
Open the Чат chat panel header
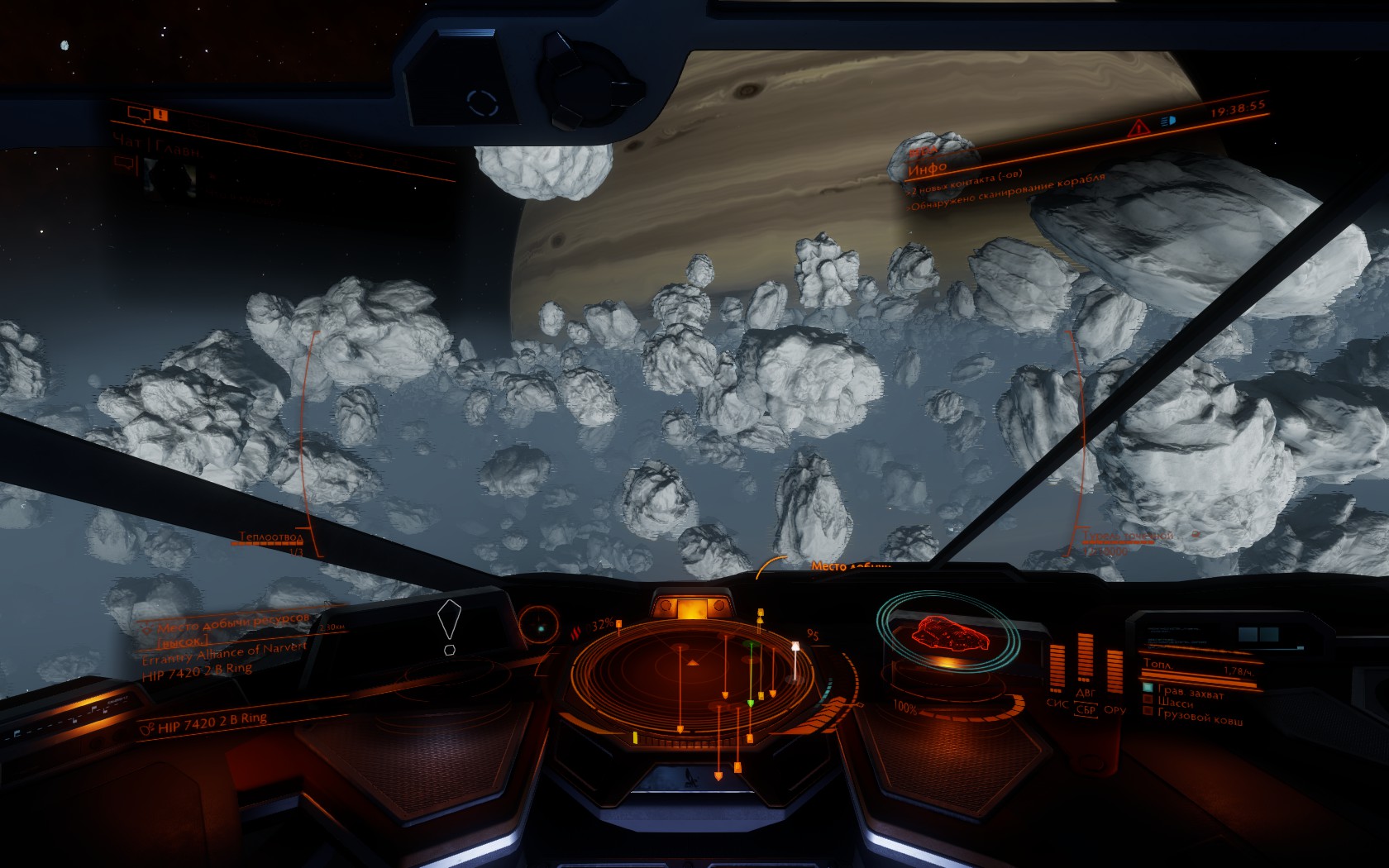coord(157,147)
